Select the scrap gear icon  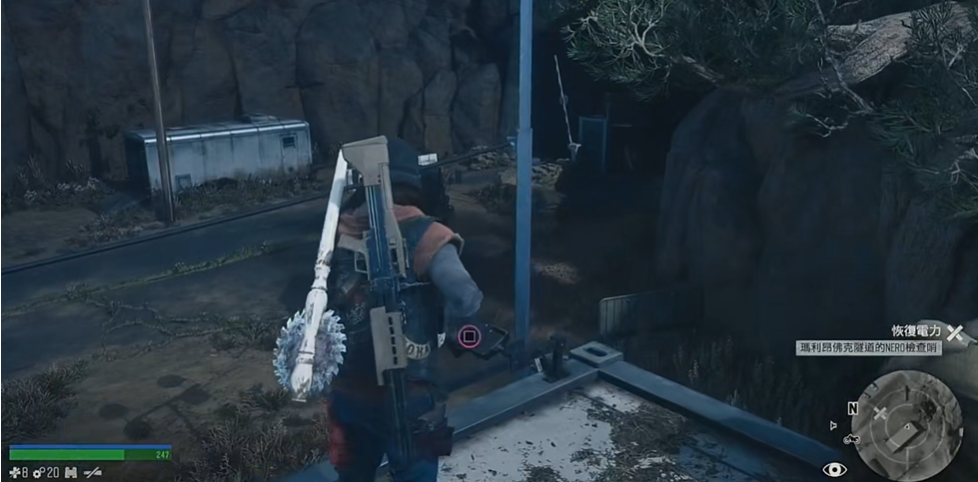coord(38,471)
